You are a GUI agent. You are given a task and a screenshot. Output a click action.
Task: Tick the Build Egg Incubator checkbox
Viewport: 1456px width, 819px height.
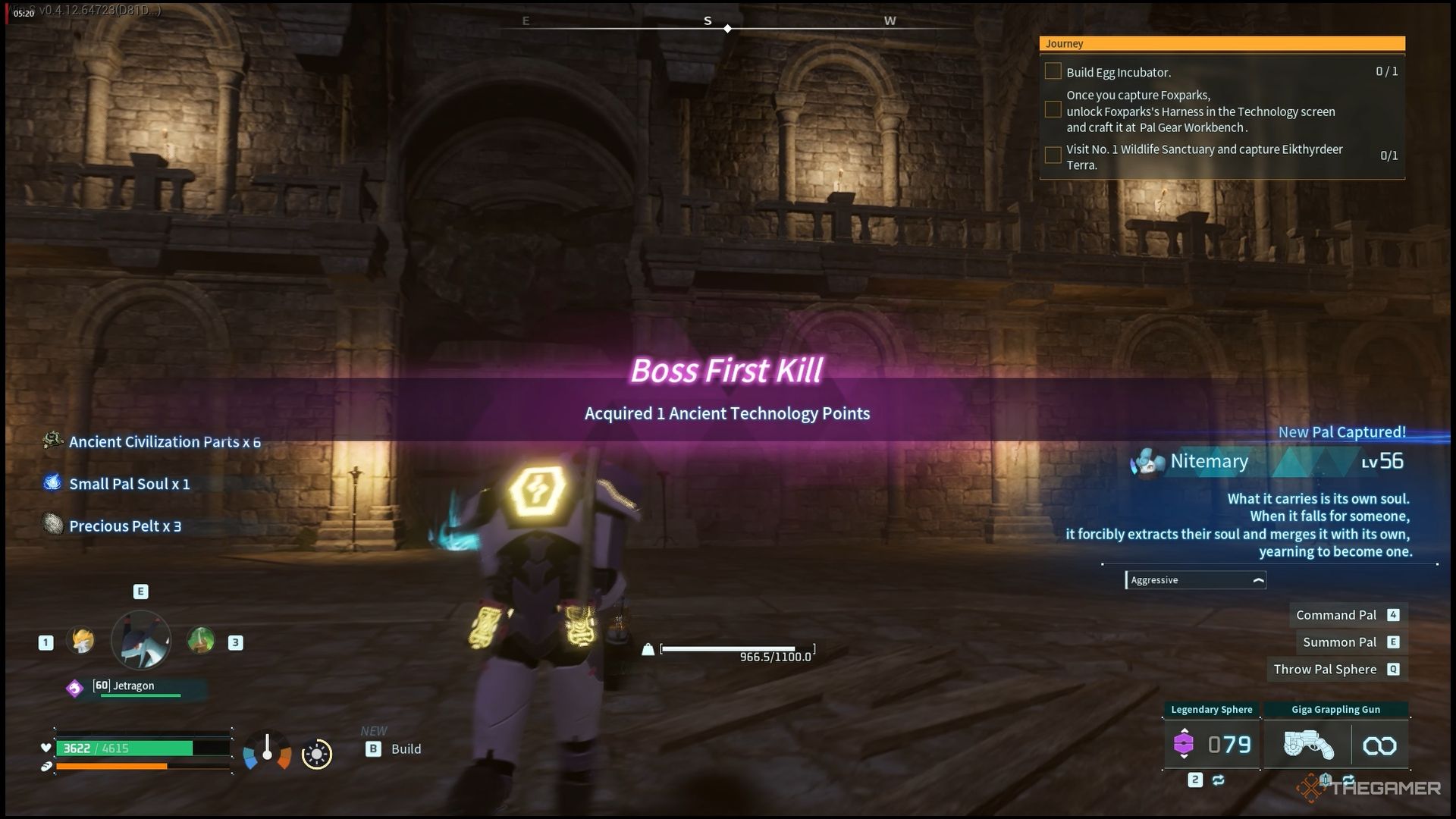1053,71
